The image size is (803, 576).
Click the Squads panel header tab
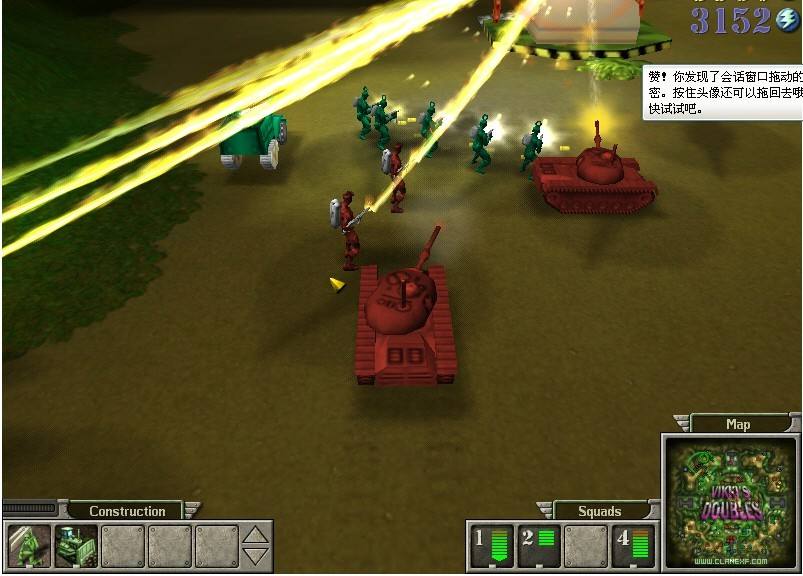(x=600, y=511)
